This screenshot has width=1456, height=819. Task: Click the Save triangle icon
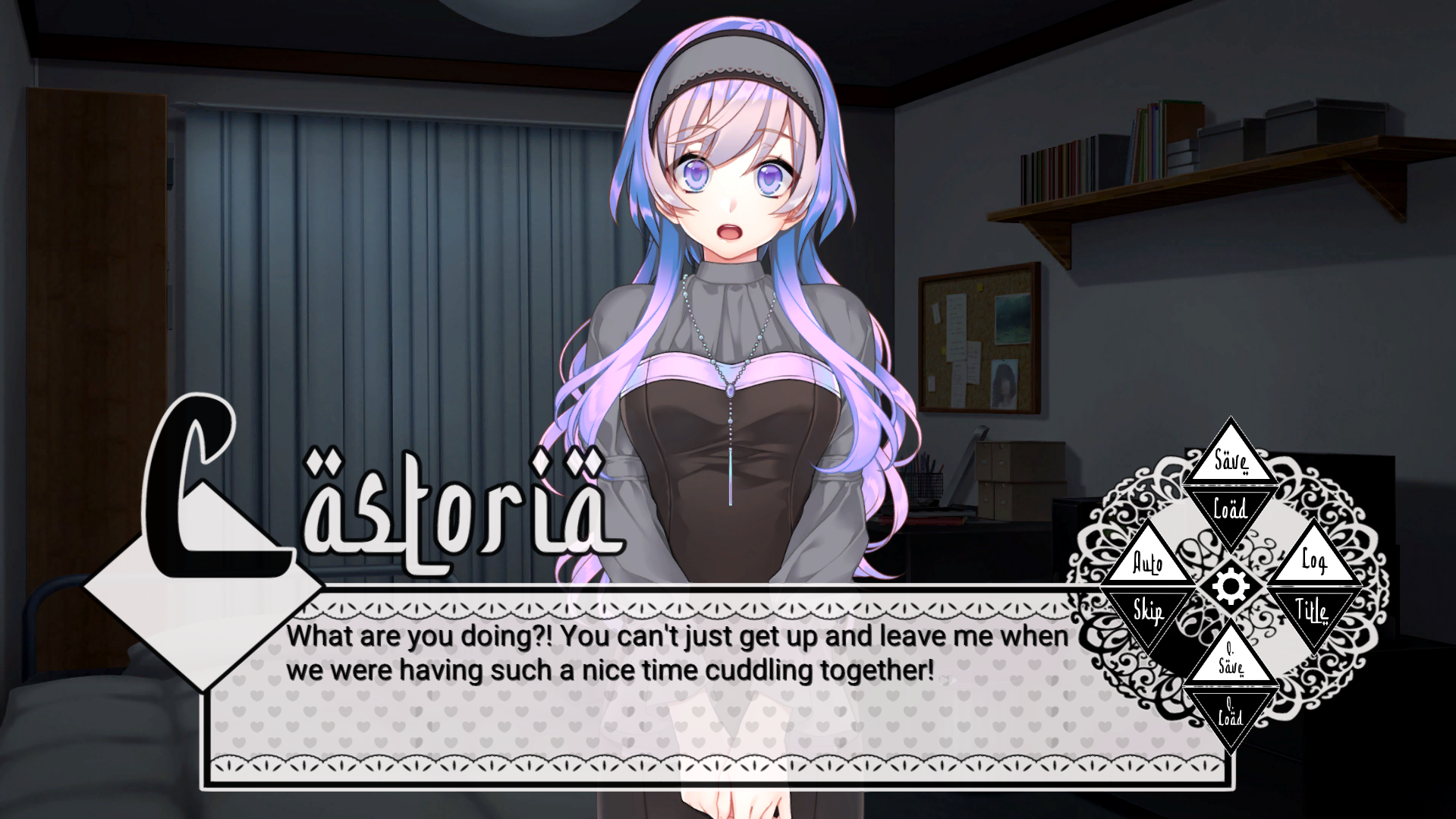(x=1232, y=459)
